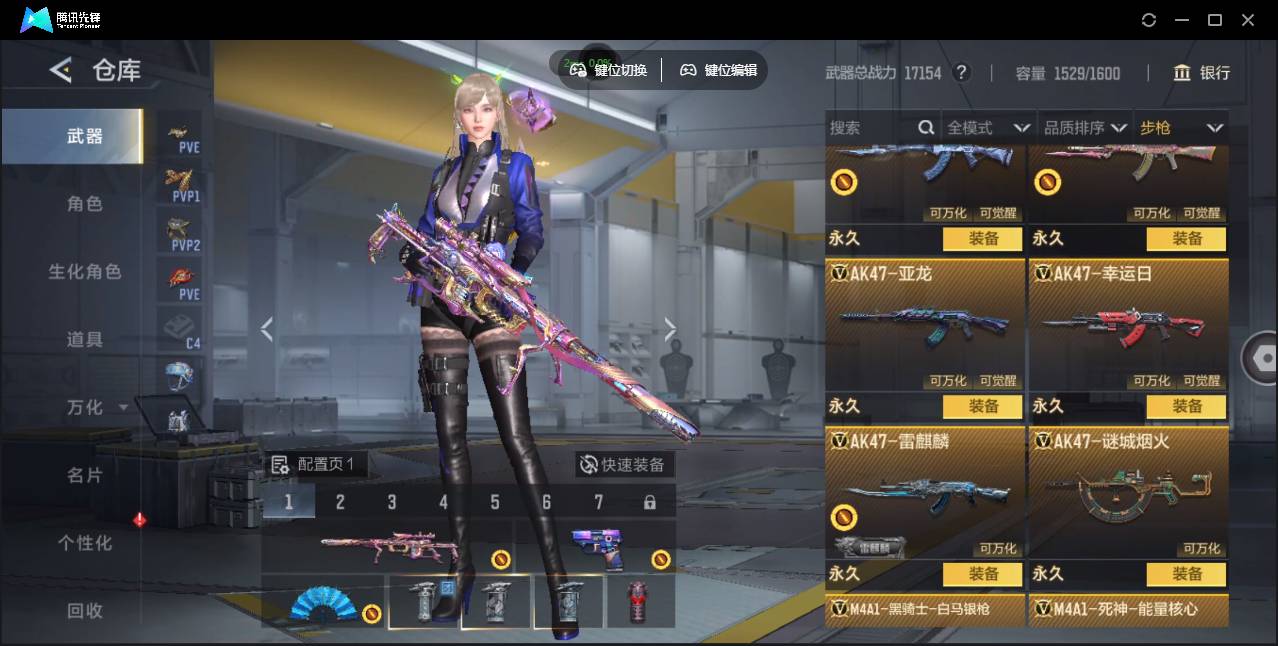Viewport: 1278px width, 646px height.
Task: Equip the AK47-幸运日 rifle
Action: 1187,406
